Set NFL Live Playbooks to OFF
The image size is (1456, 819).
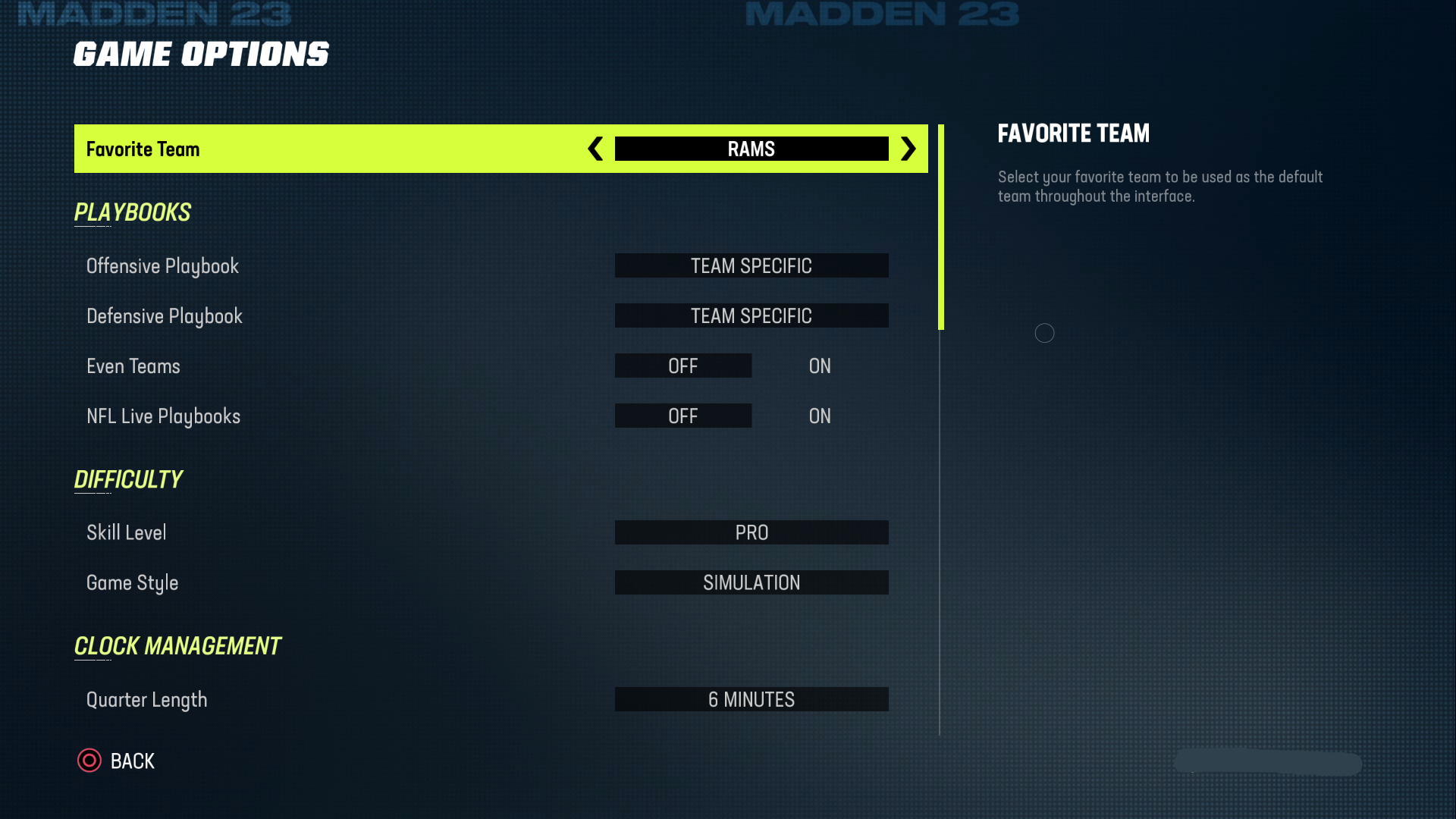[x=682, y=416]
